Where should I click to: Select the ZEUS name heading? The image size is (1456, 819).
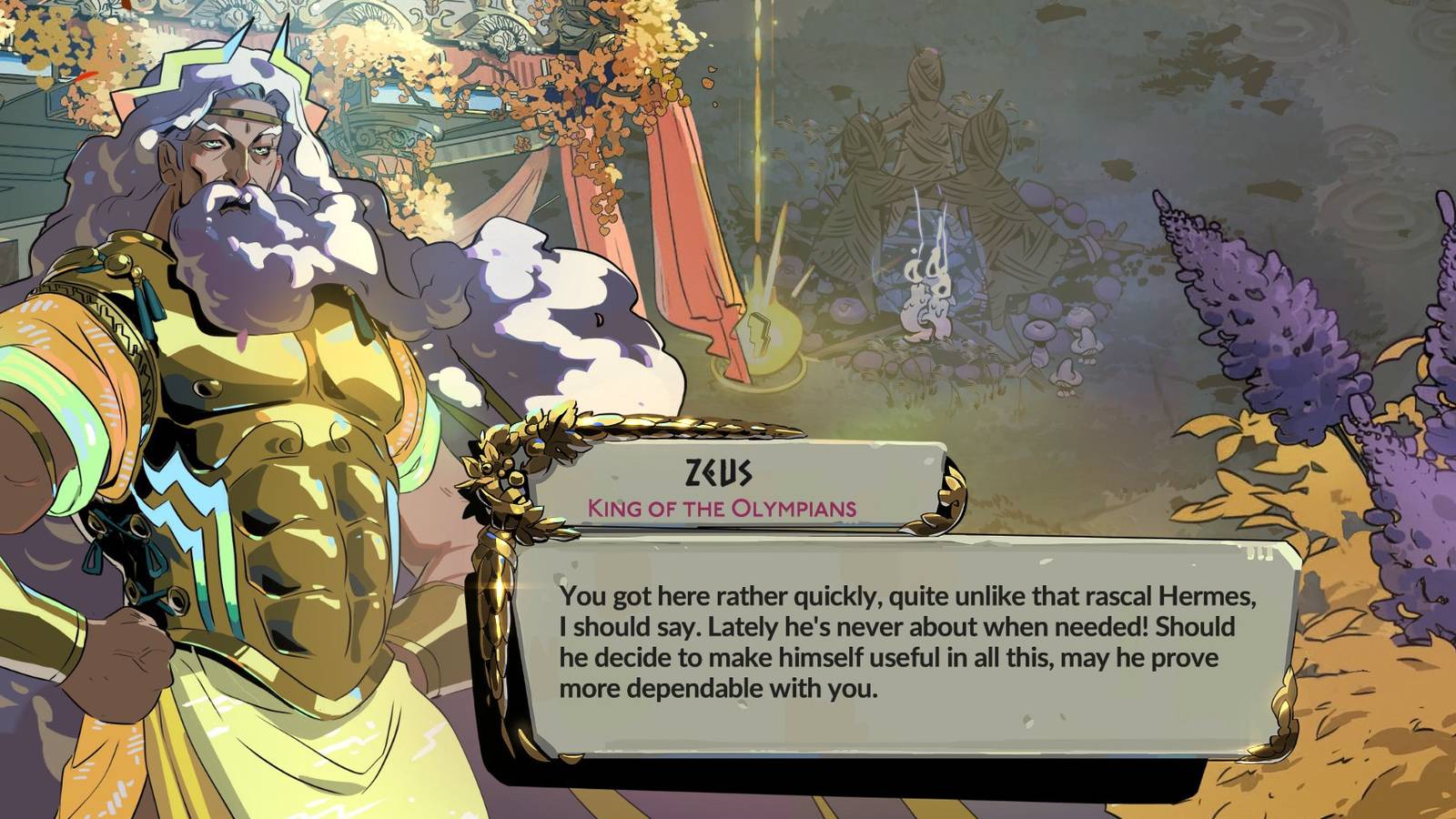718,470
